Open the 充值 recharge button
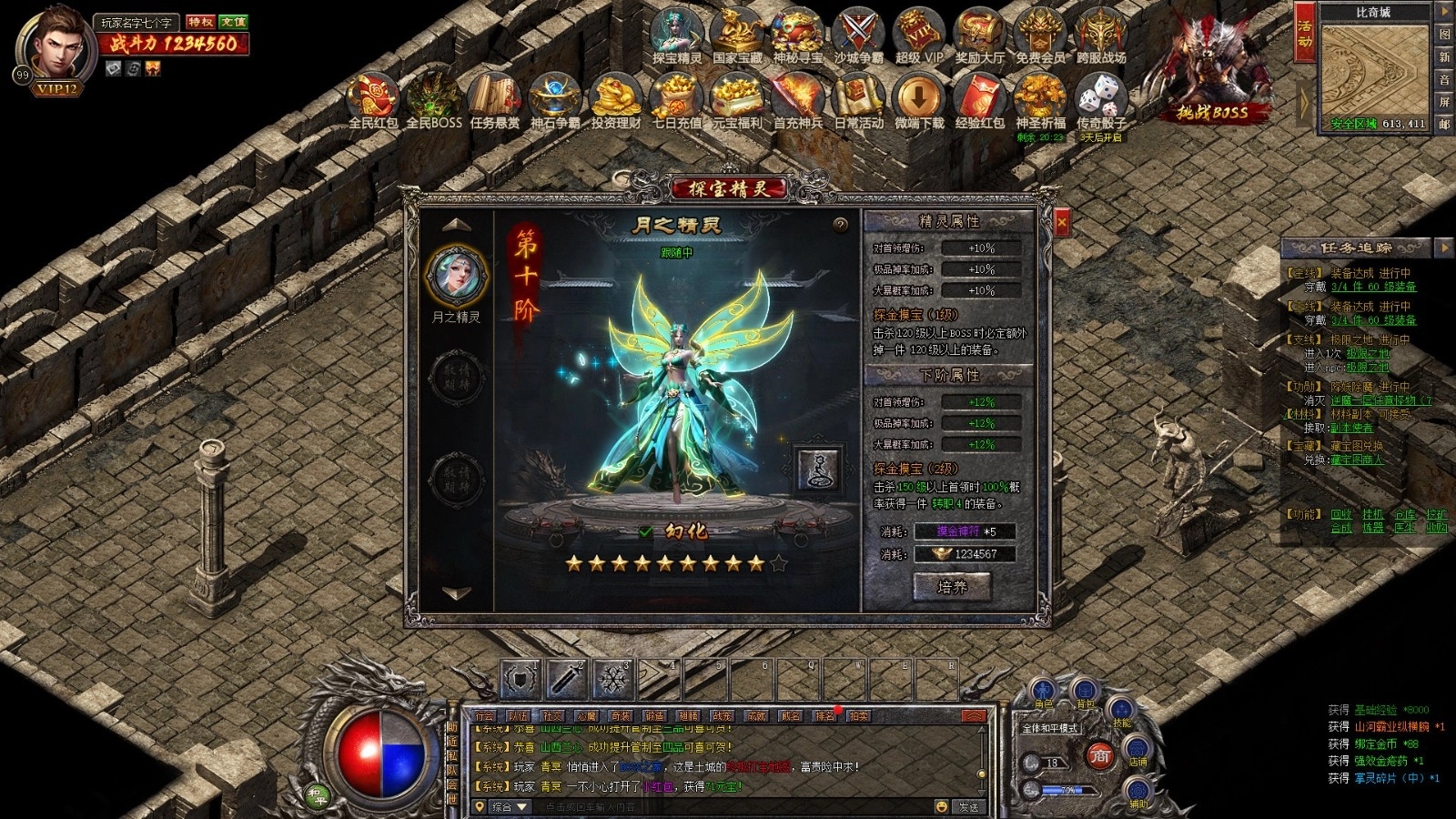 (x=233, y=22)
